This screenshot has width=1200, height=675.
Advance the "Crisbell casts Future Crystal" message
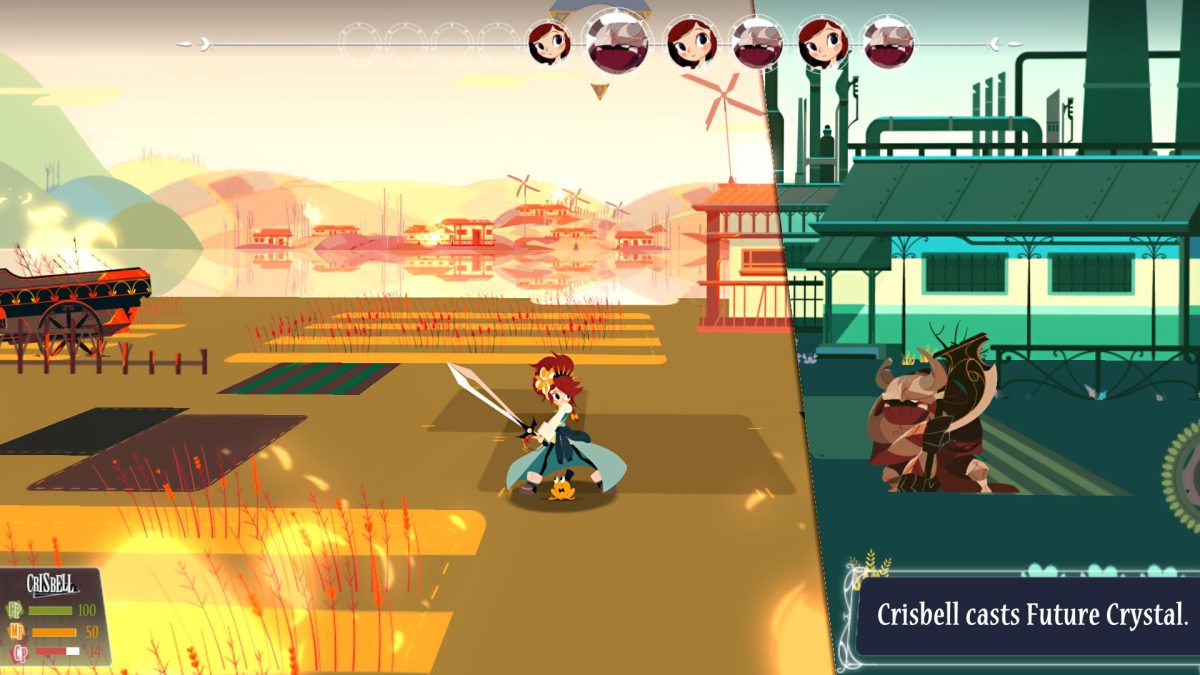[x=1030, y=615]
